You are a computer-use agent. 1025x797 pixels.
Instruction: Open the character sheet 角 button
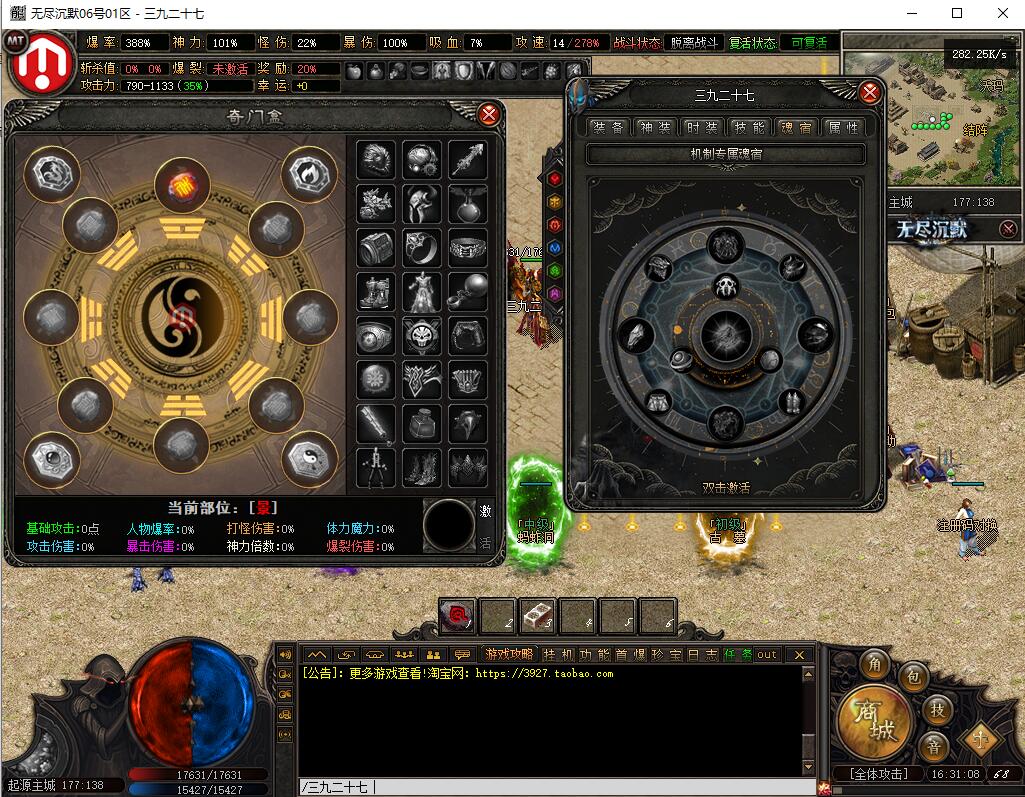pyautogui.click(x=876, y=664)
